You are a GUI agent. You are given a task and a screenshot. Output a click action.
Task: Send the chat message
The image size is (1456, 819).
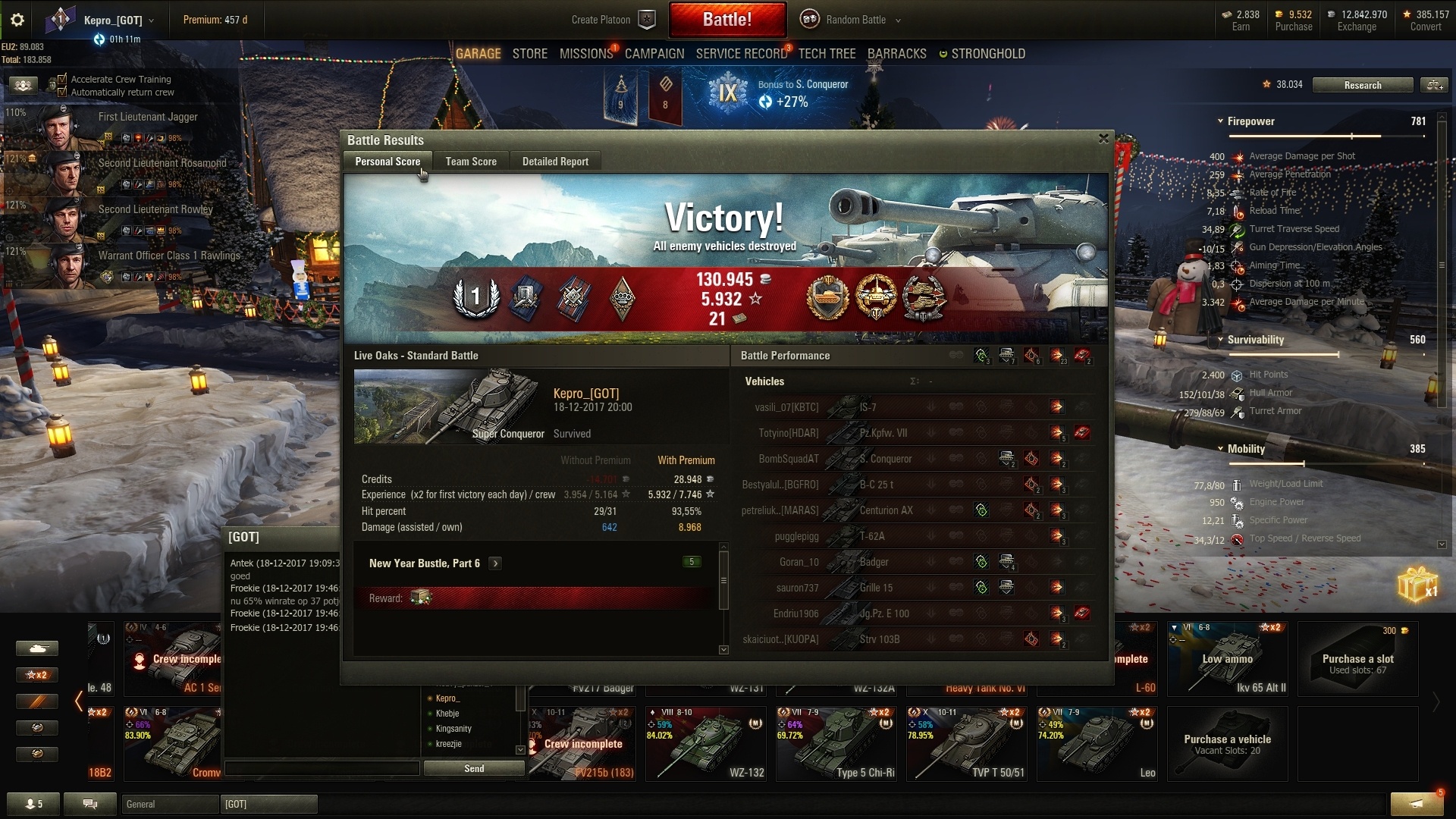coord(474,768)
